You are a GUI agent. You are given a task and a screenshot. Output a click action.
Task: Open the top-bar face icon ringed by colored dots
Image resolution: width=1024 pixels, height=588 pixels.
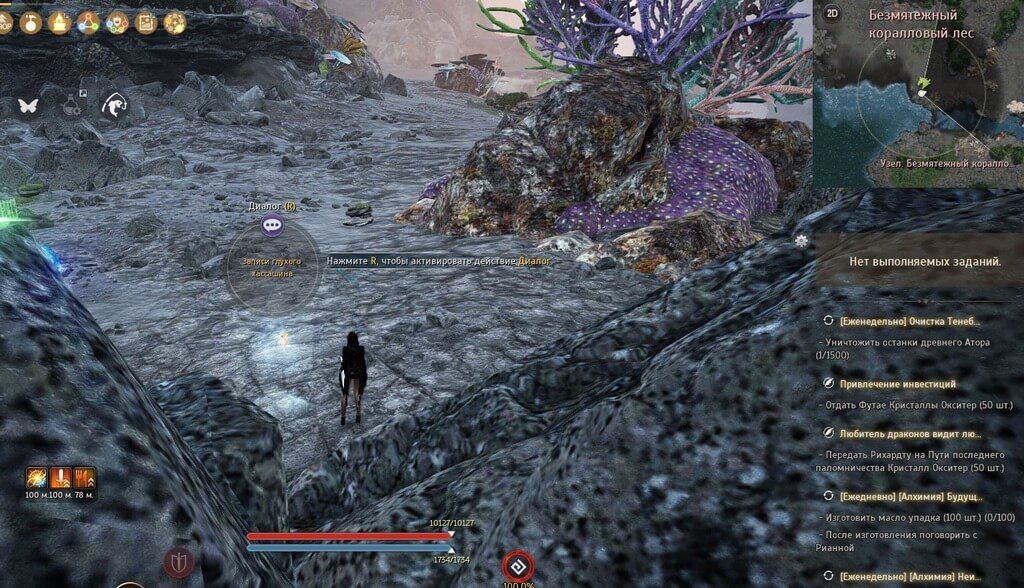pyautogui.click(x=117, y=22)
